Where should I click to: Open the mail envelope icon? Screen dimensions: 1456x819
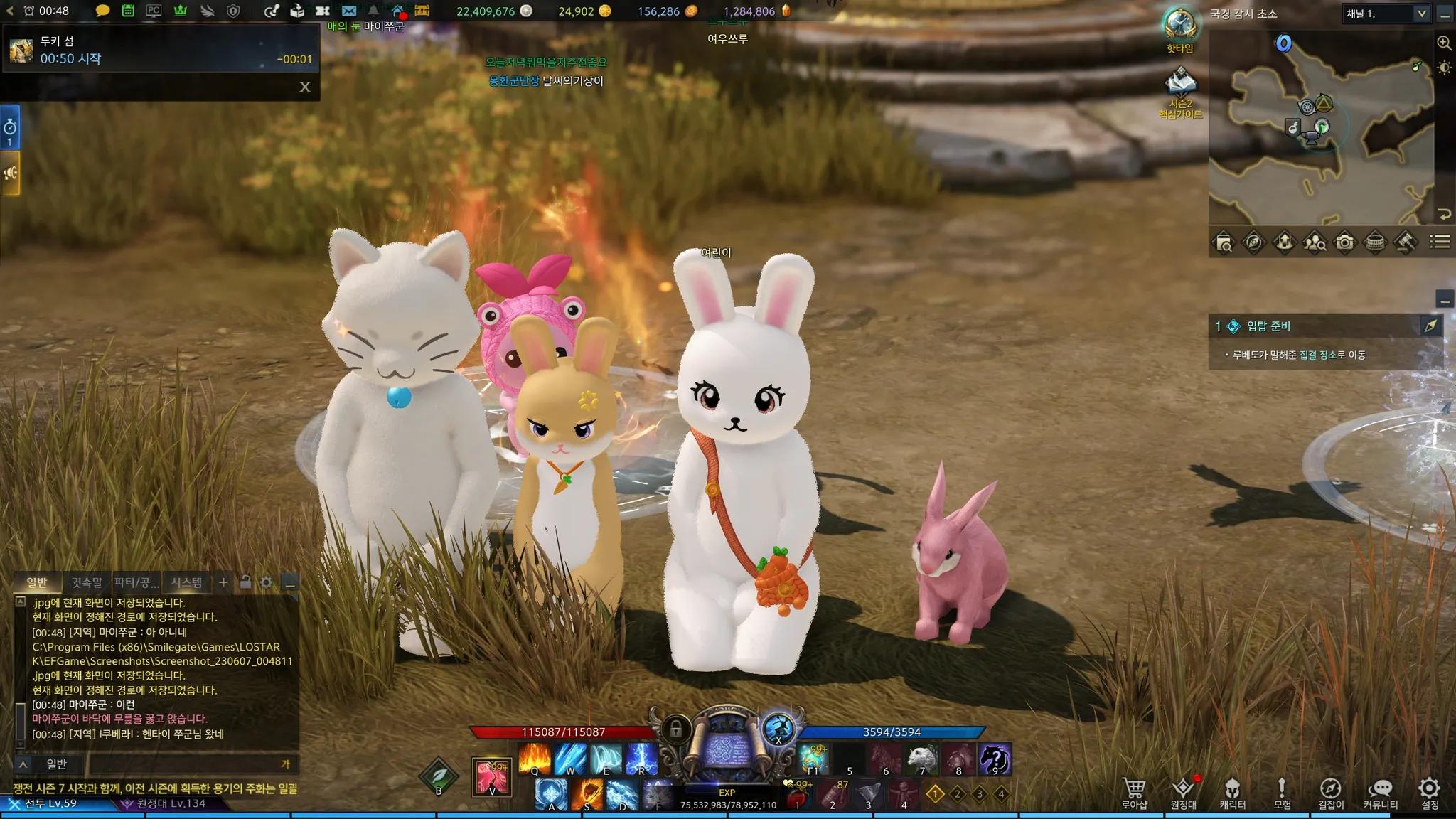[348, 11]
